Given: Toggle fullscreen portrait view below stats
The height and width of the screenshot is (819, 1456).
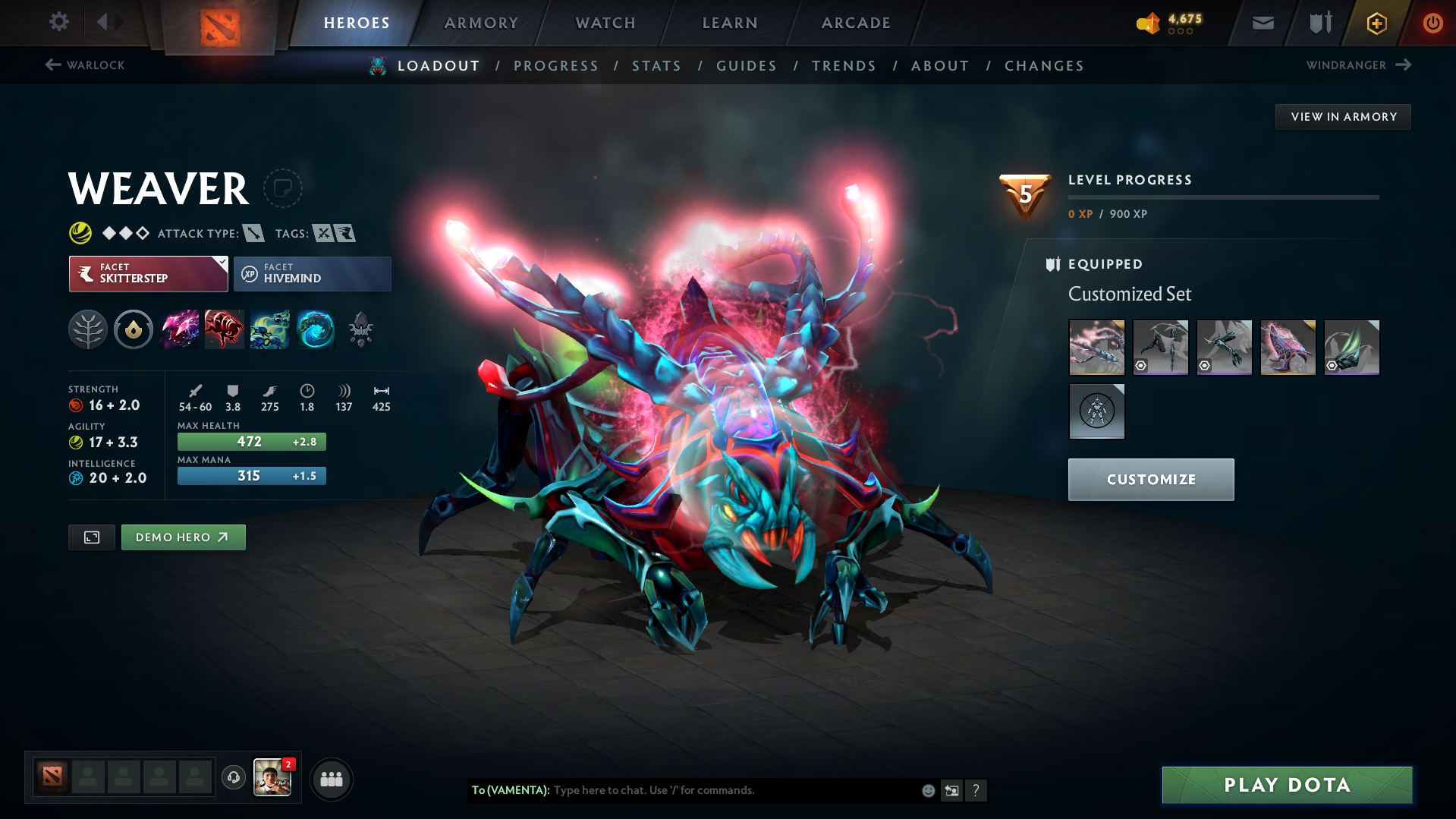Looking at the screenshot, I should coord(91,537).
